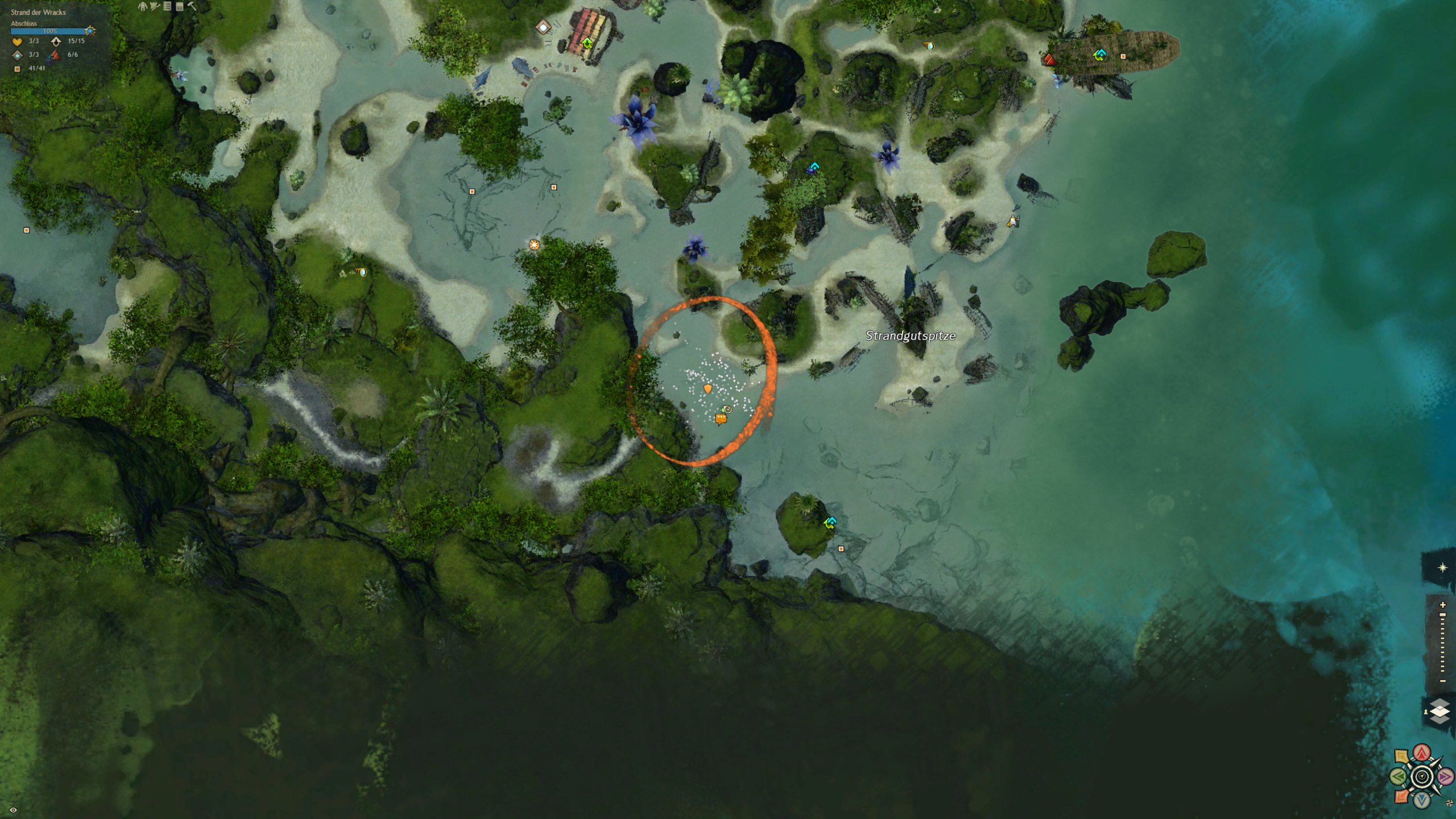Open the golem-shaped icon in the map toolbar
Viewport: 1456px width, 819px height.
(x=142, y=6)
